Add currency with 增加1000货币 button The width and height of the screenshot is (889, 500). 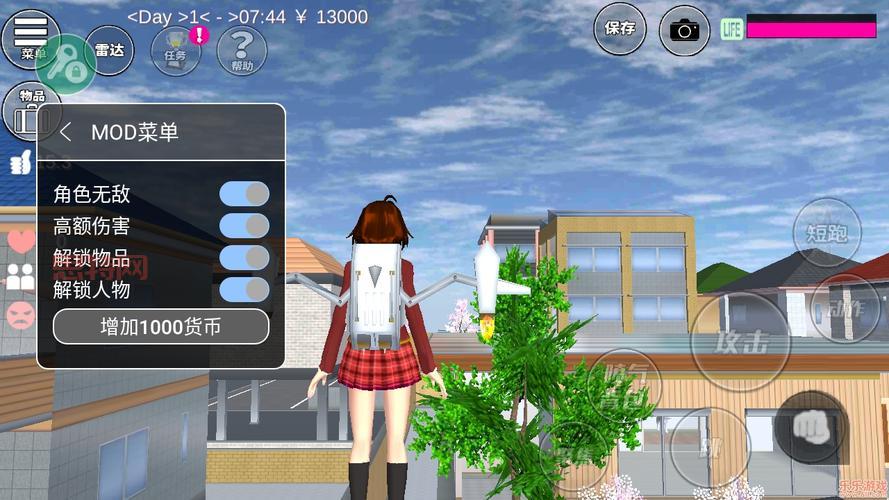(161, 327)
